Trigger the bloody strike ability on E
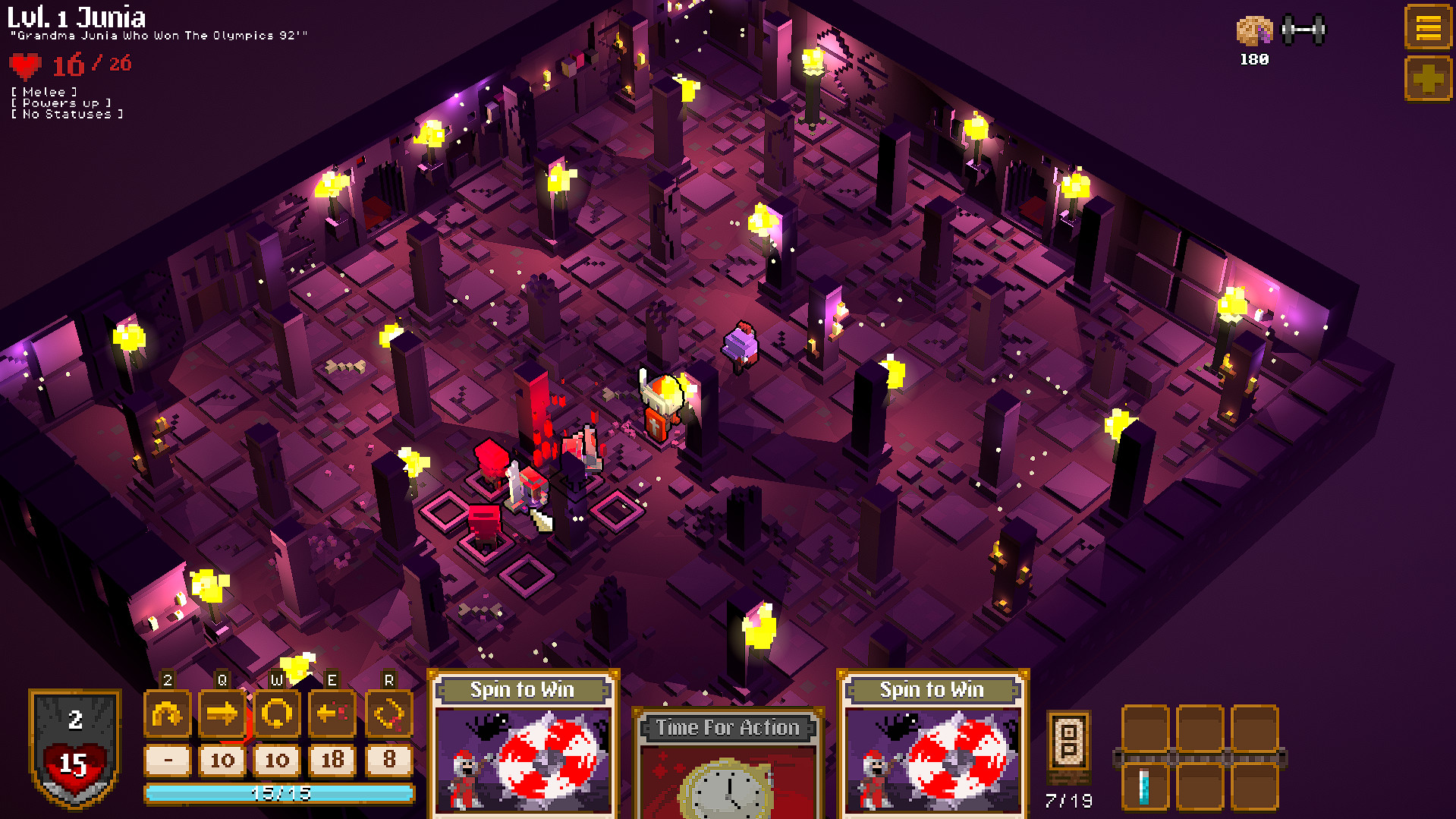1456x819 pixels. point(332,714)
